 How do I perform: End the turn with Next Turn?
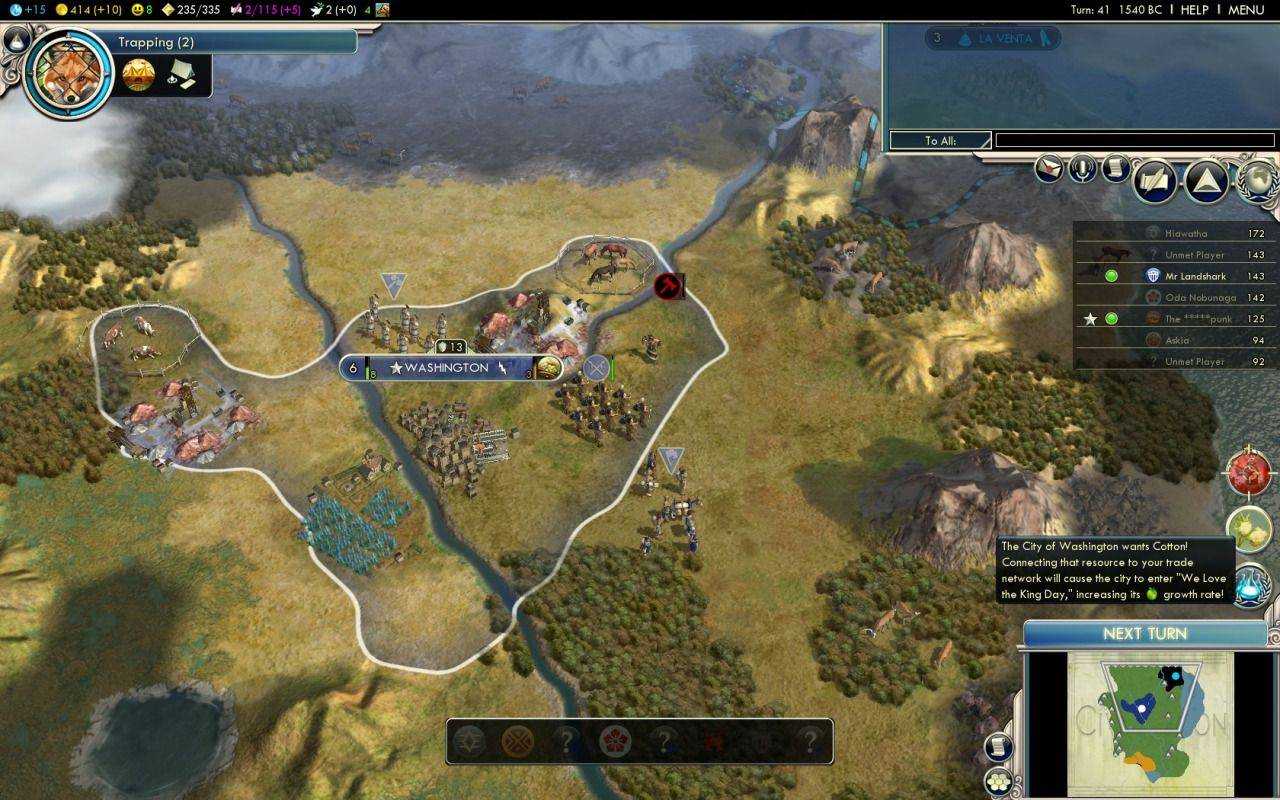point(1145,634)
